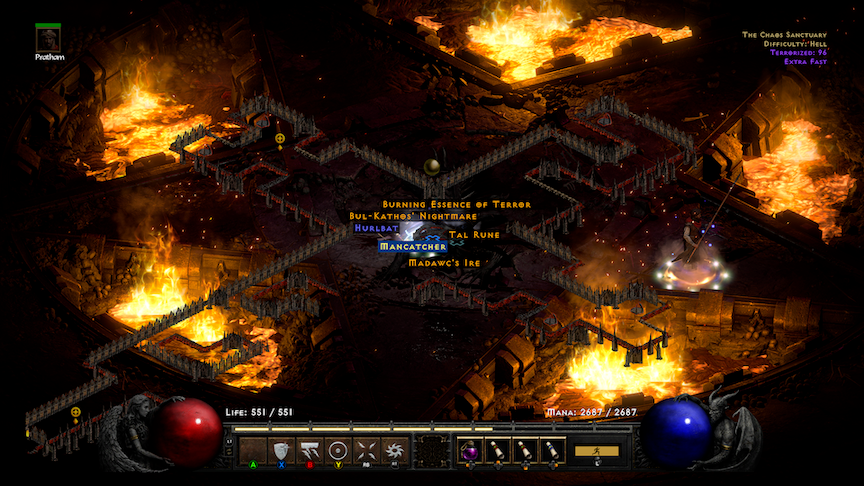Trigger the spinning blade skill icon

393,451
